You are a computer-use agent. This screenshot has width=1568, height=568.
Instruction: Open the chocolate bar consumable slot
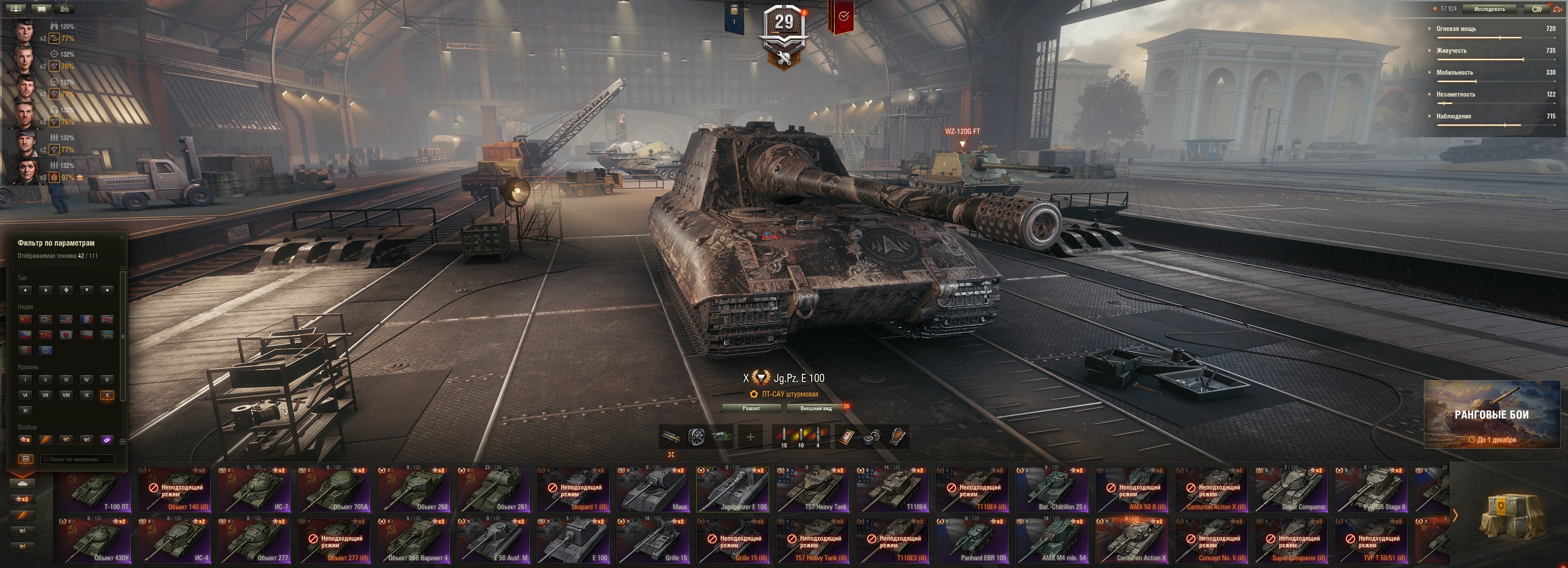[897, 437]
